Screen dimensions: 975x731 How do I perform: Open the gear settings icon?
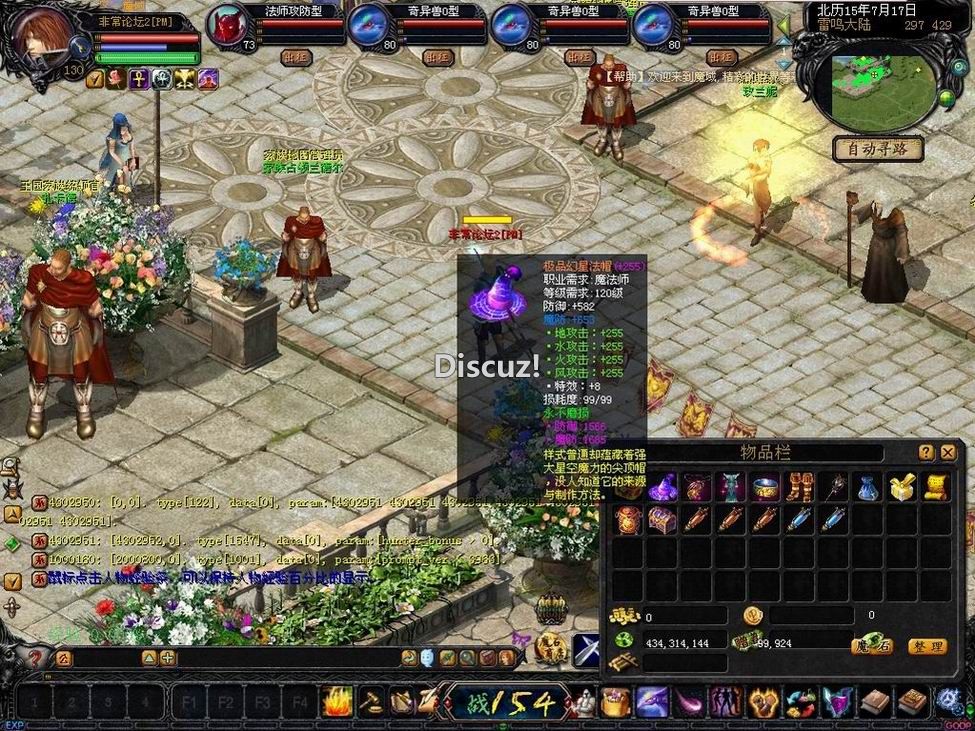[x=949, y=702]
